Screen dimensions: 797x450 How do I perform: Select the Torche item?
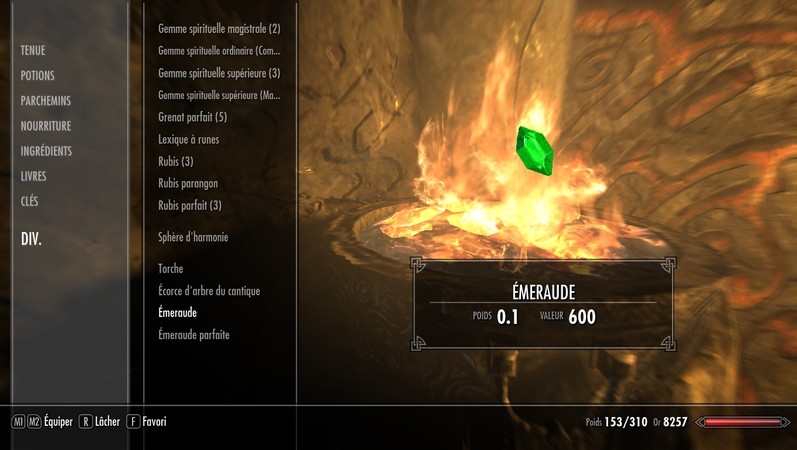pyautogui.click(x=171, y=269)
